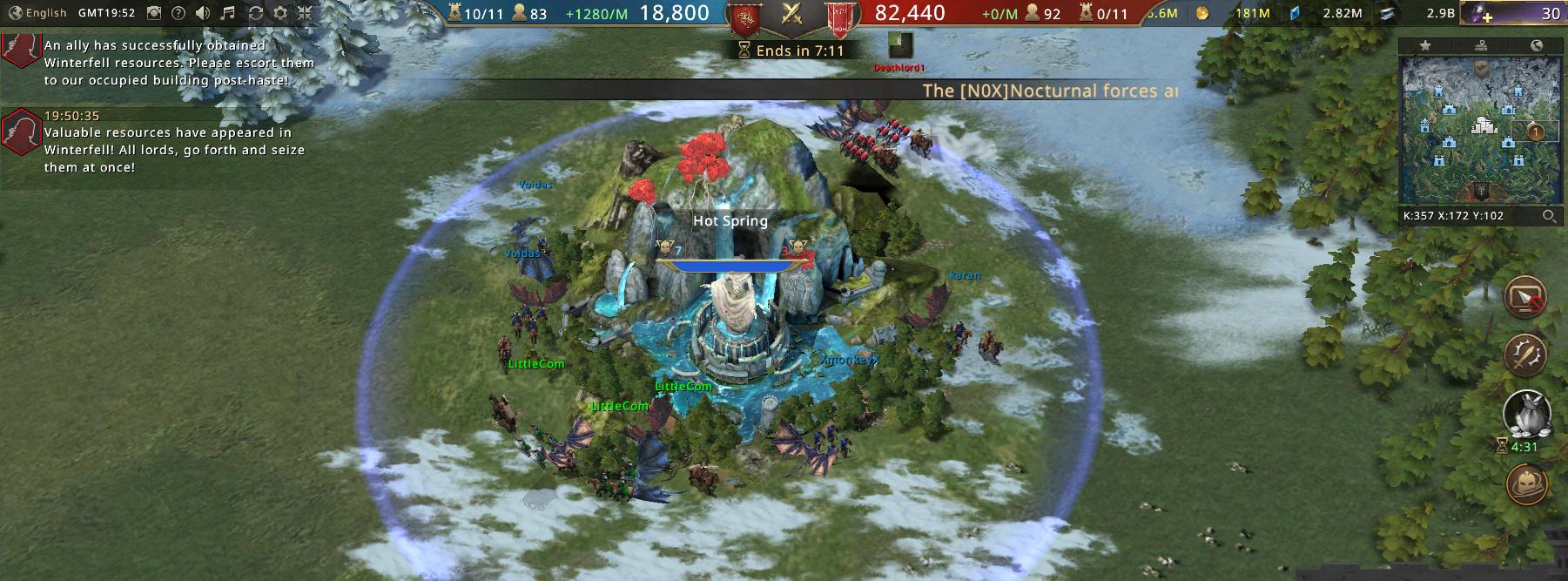Take a screenshot with the camera icon

click(x=154, y=13)
